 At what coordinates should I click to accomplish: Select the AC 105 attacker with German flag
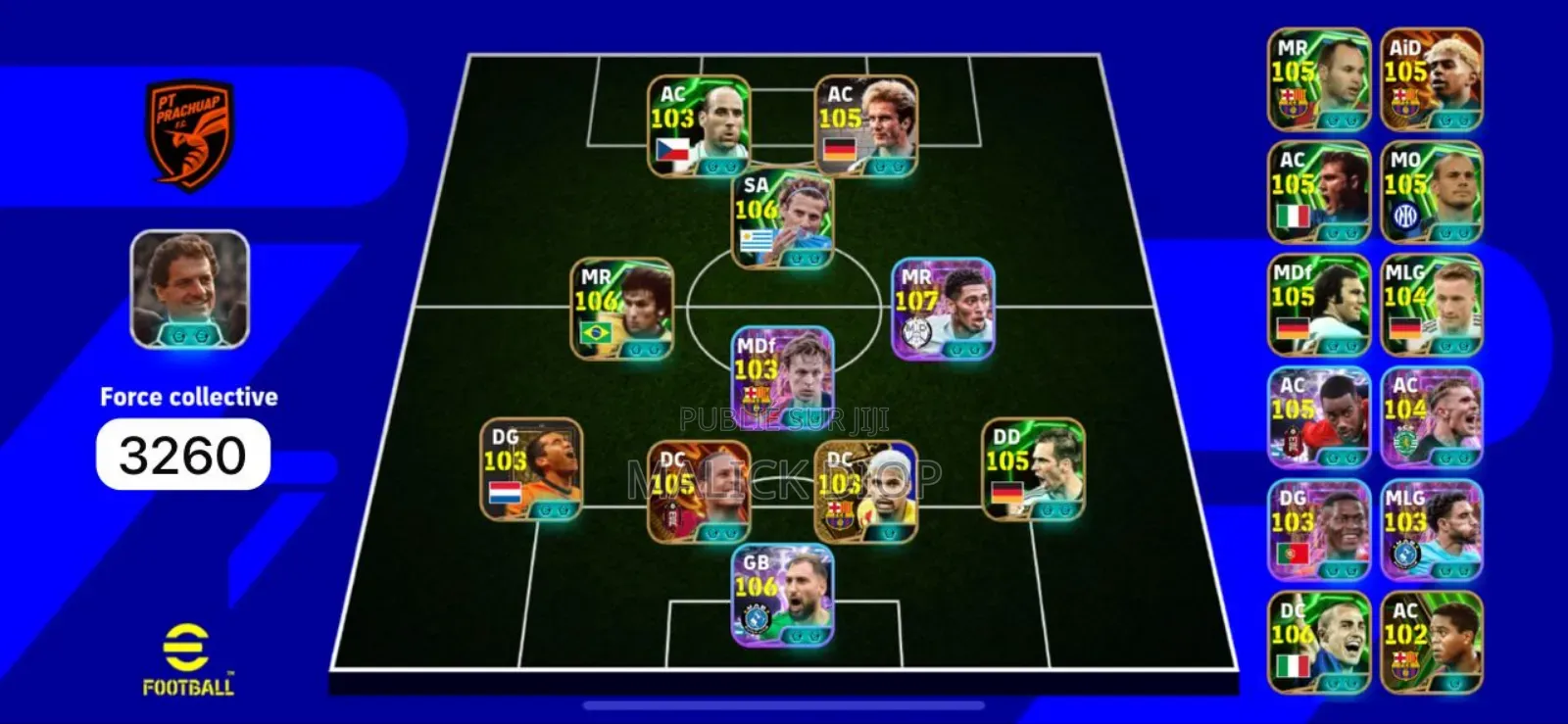point(866,125)
